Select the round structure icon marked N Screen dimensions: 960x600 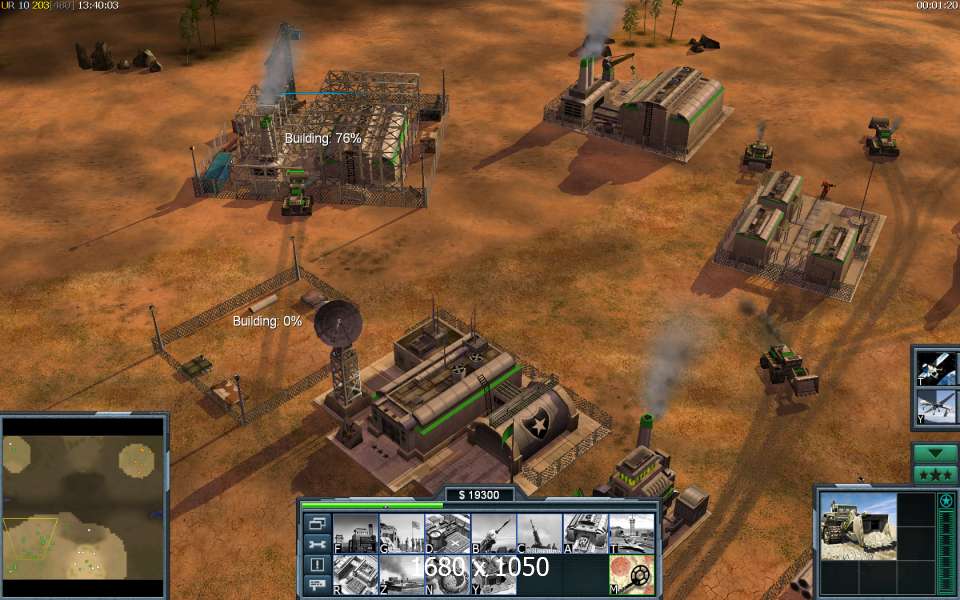tap(447, 574)
